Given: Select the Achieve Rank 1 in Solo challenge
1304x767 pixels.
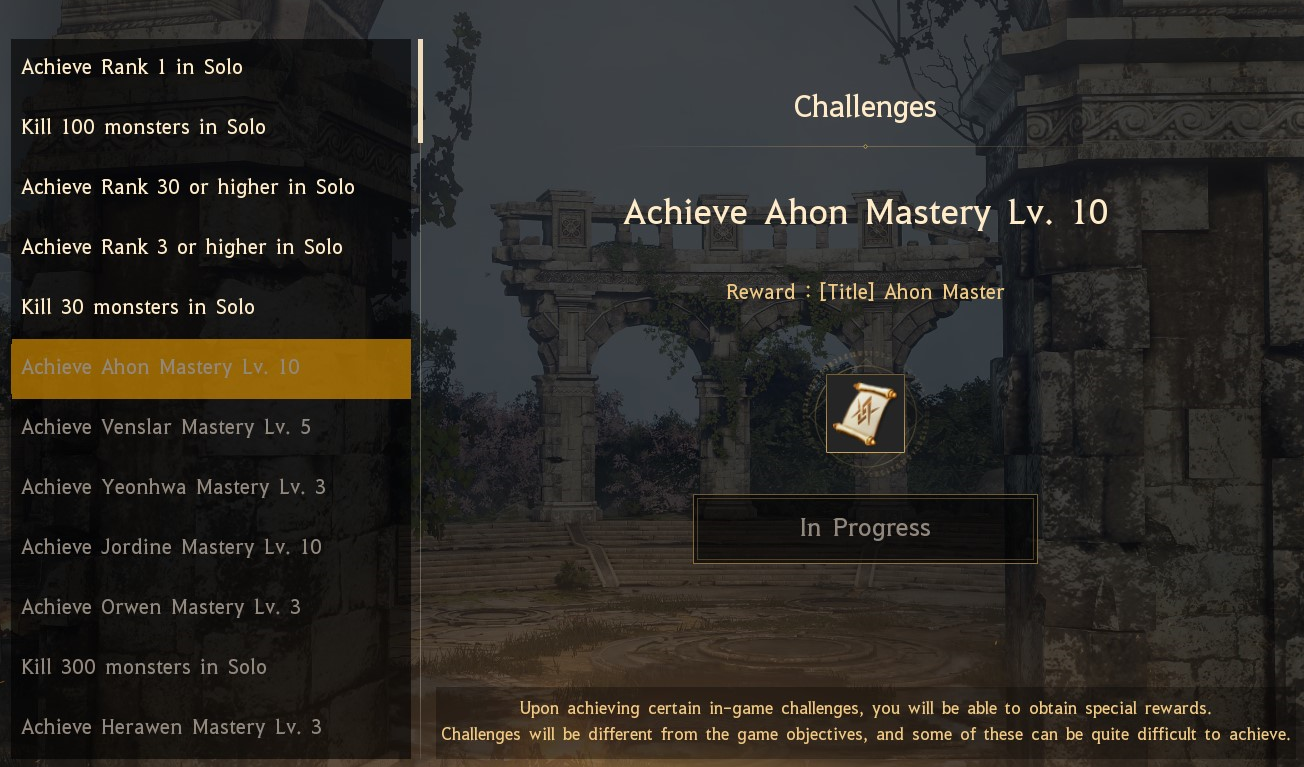Looking at the screenshot, I should click(210, 68).
